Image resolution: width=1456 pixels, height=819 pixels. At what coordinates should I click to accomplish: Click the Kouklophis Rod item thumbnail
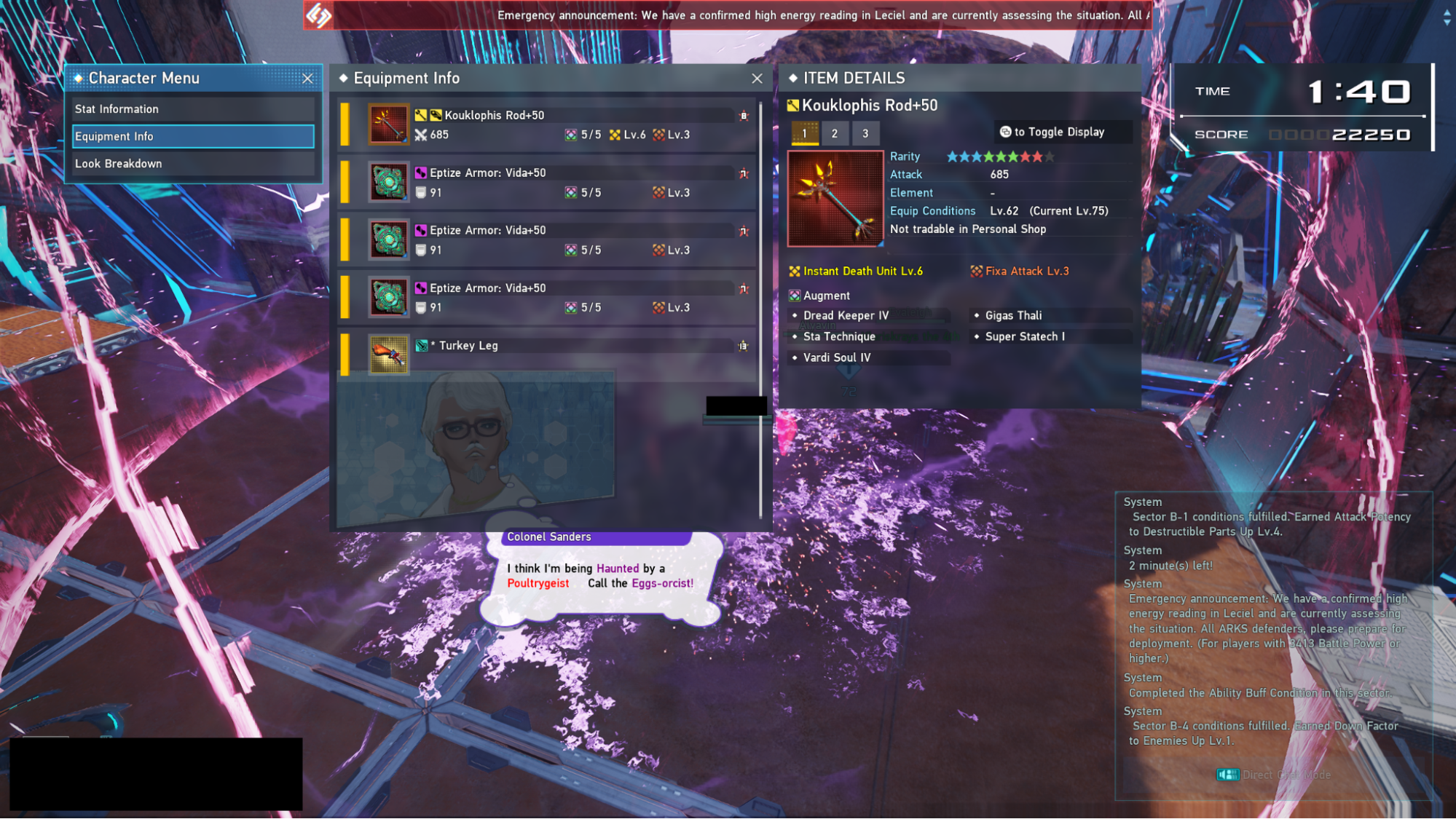(x=835, y=198)
